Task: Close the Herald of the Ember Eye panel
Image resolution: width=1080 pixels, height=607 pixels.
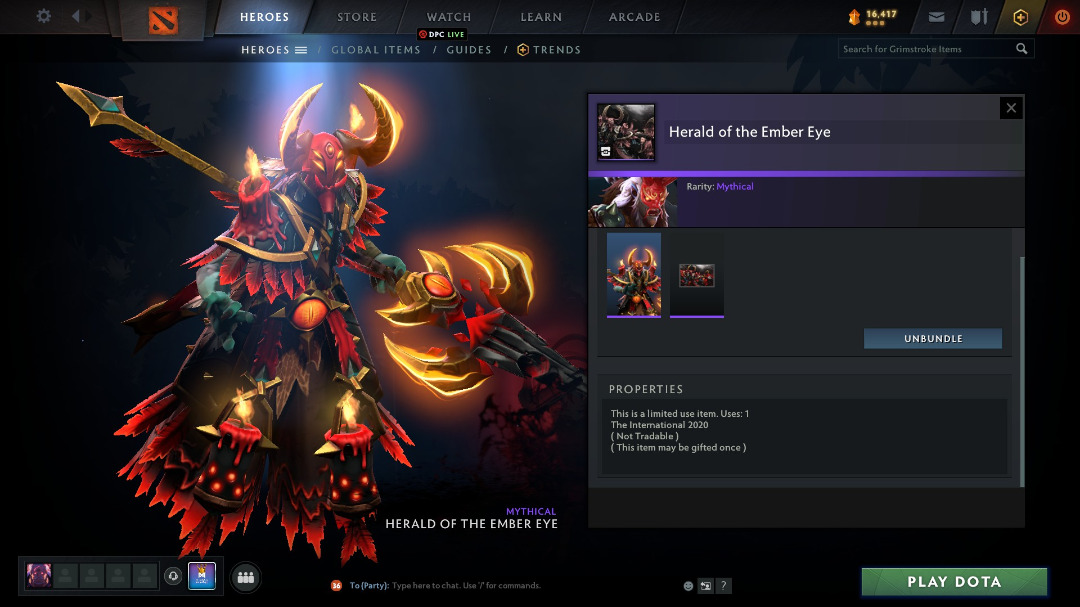Action: pyautogui.click(x=1011, y=108)
